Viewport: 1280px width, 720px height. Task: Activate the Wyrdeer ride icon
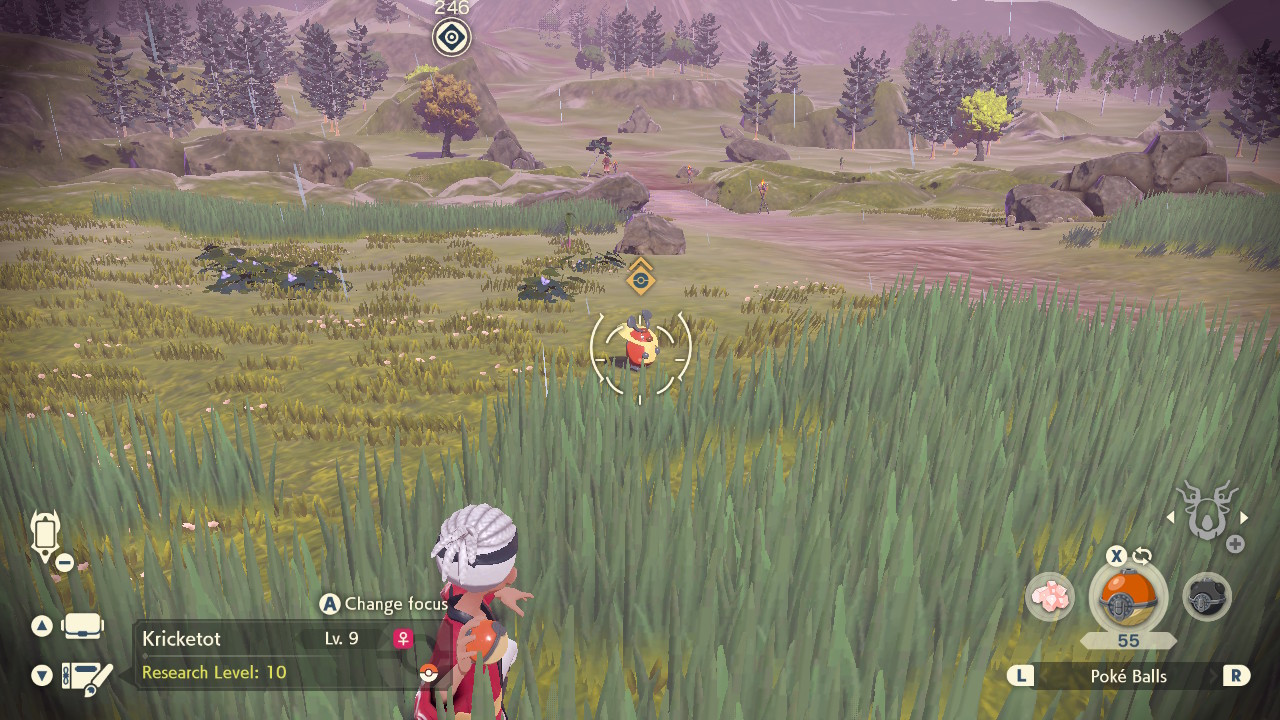click(x=1207, y=510)
